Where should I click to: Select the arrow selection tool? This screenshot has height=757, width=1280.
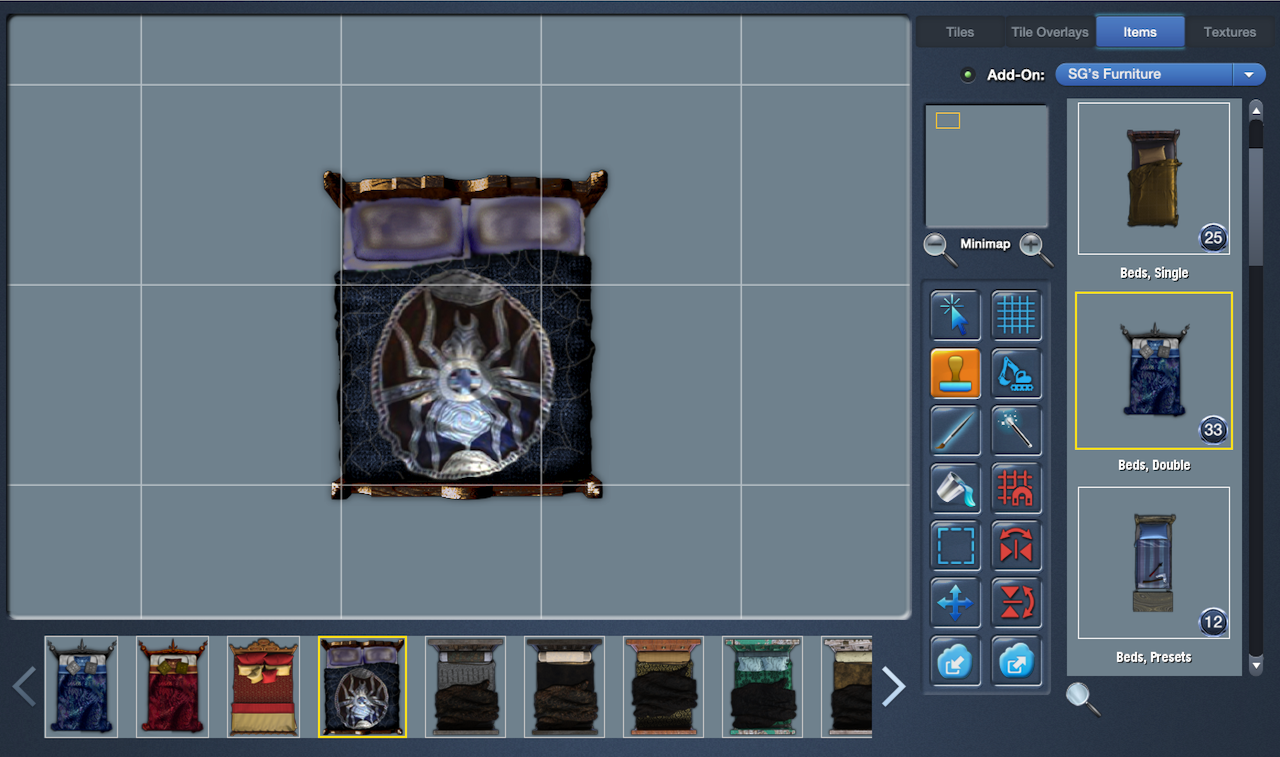[x=955, y=315]
